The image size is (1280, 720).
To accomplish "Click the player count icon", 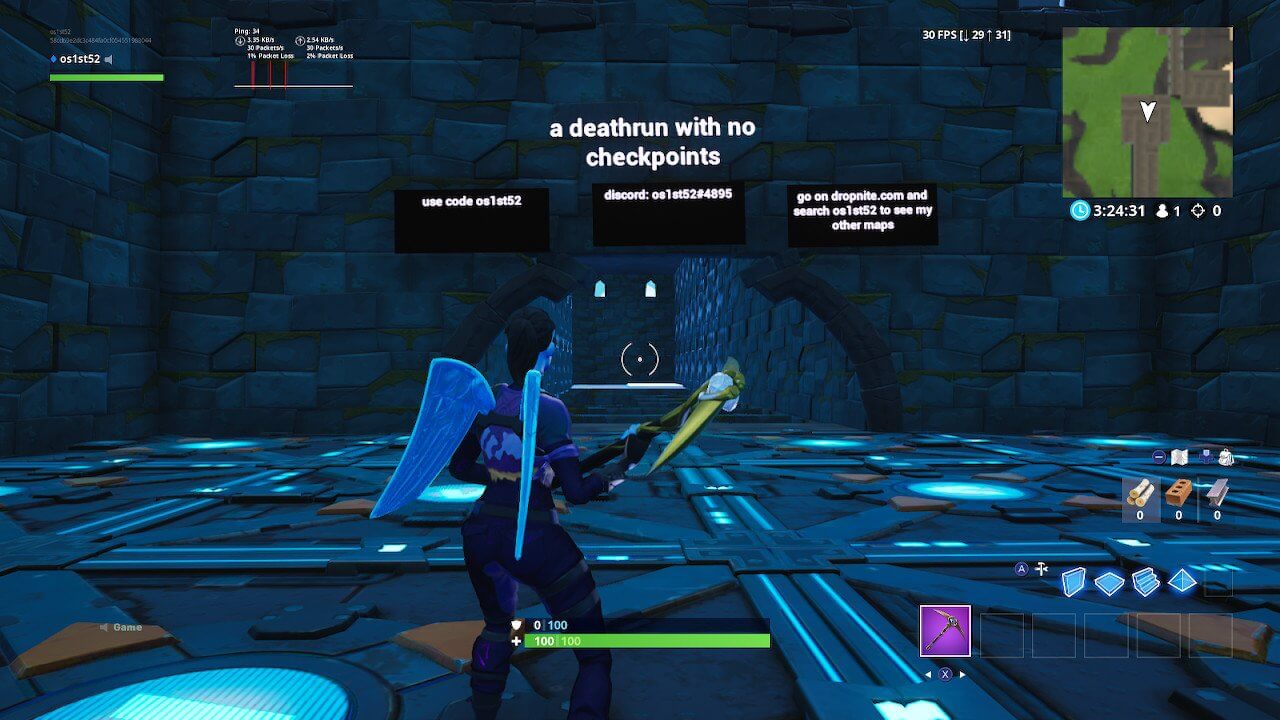I will (1160, 211).
